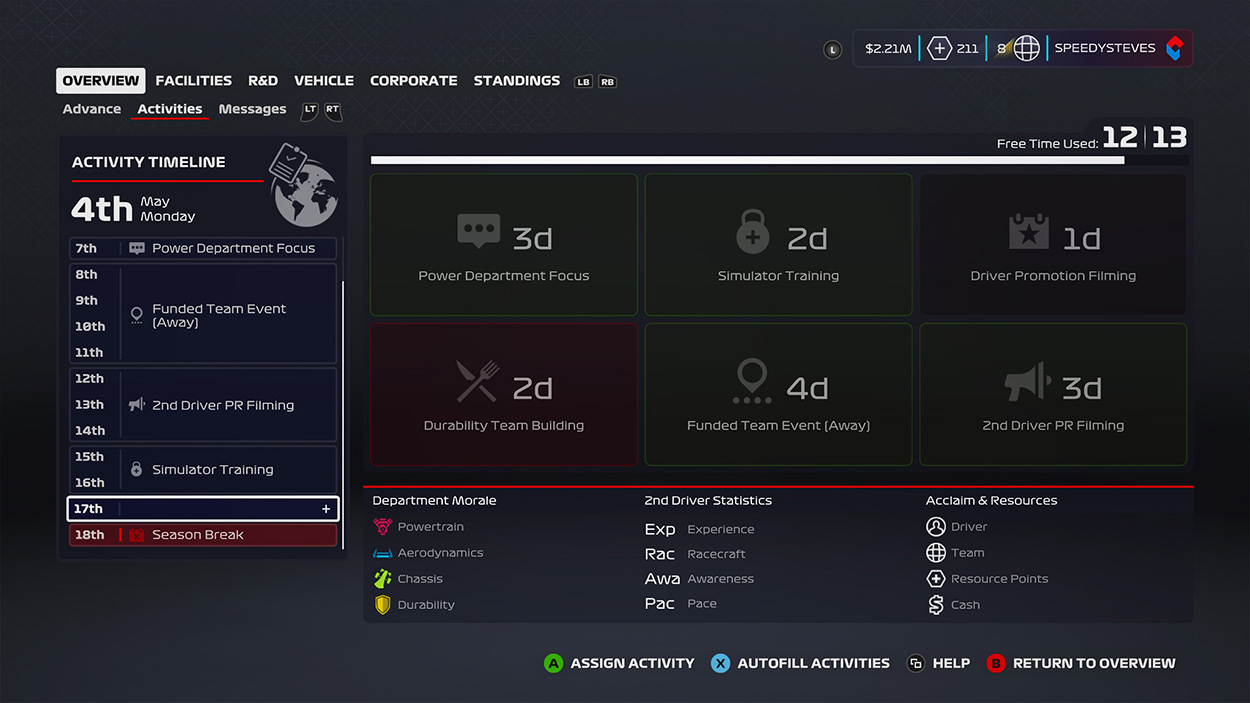Show the Standings tab
The width and height of the screenshot is (1250, 703).
pyautogui.click(x=516, y=81)
